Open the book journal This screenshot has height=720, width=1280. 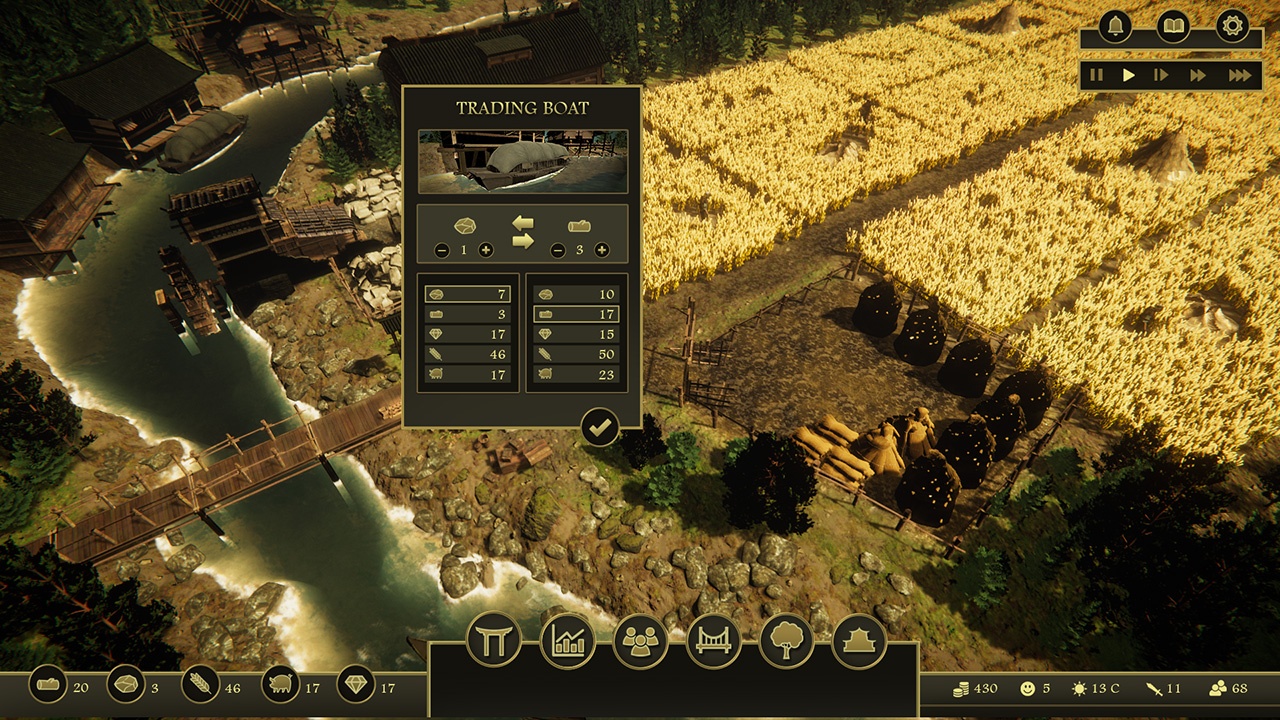[x=1173, y=26]
